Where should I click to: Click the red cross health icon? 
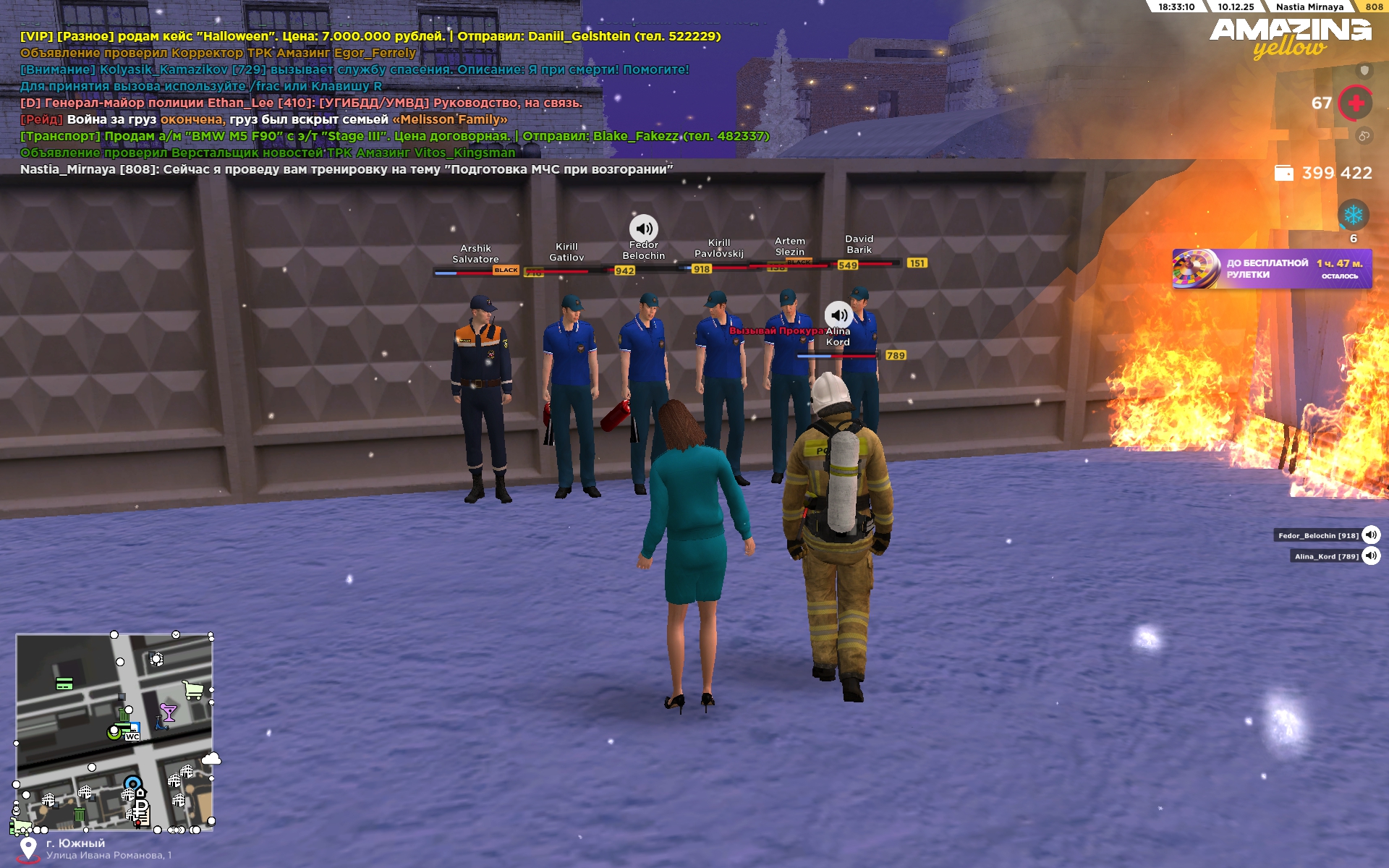click(1356, 103)
